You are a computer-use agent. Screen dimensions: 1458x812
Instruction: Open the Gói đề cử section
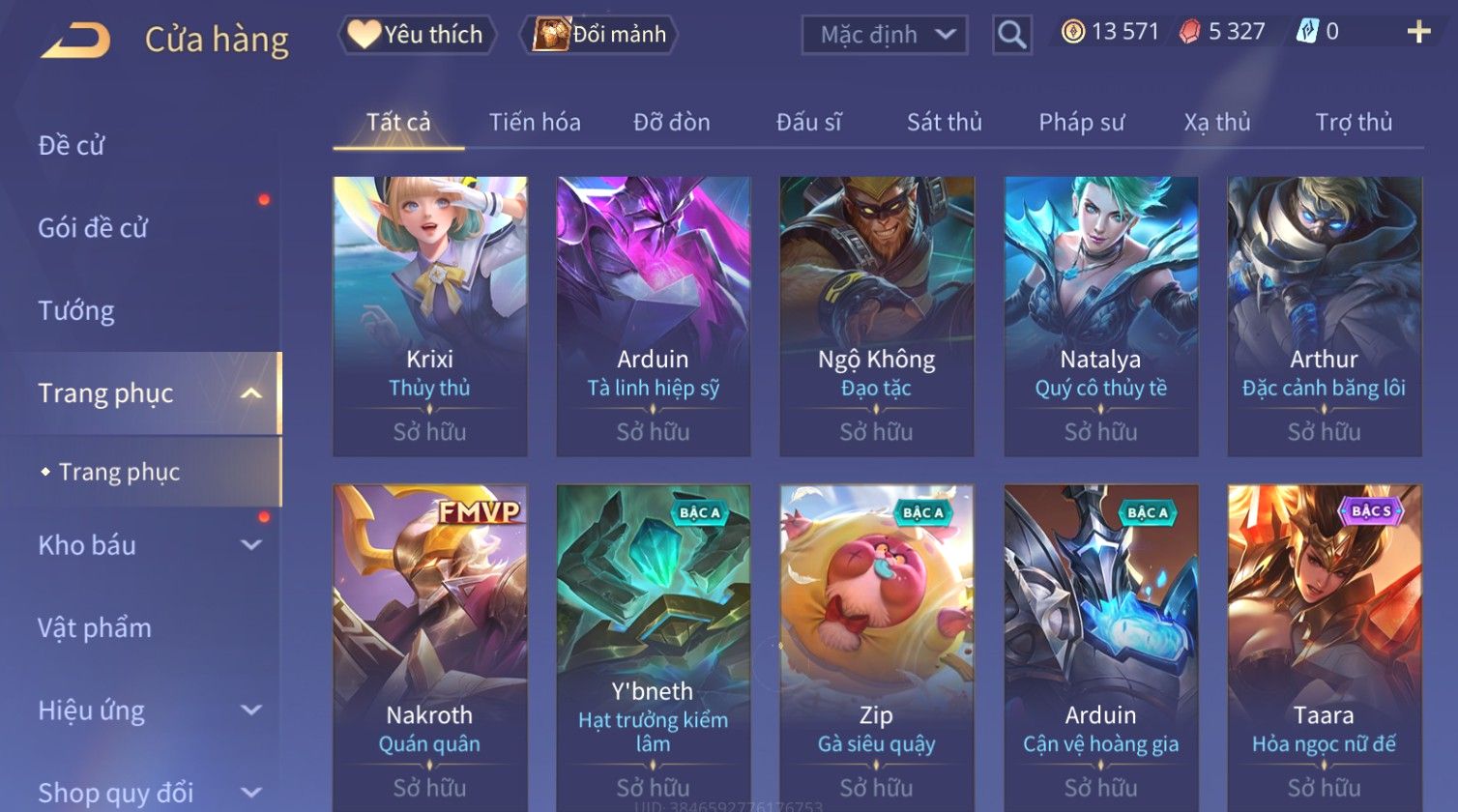point(93,228)
